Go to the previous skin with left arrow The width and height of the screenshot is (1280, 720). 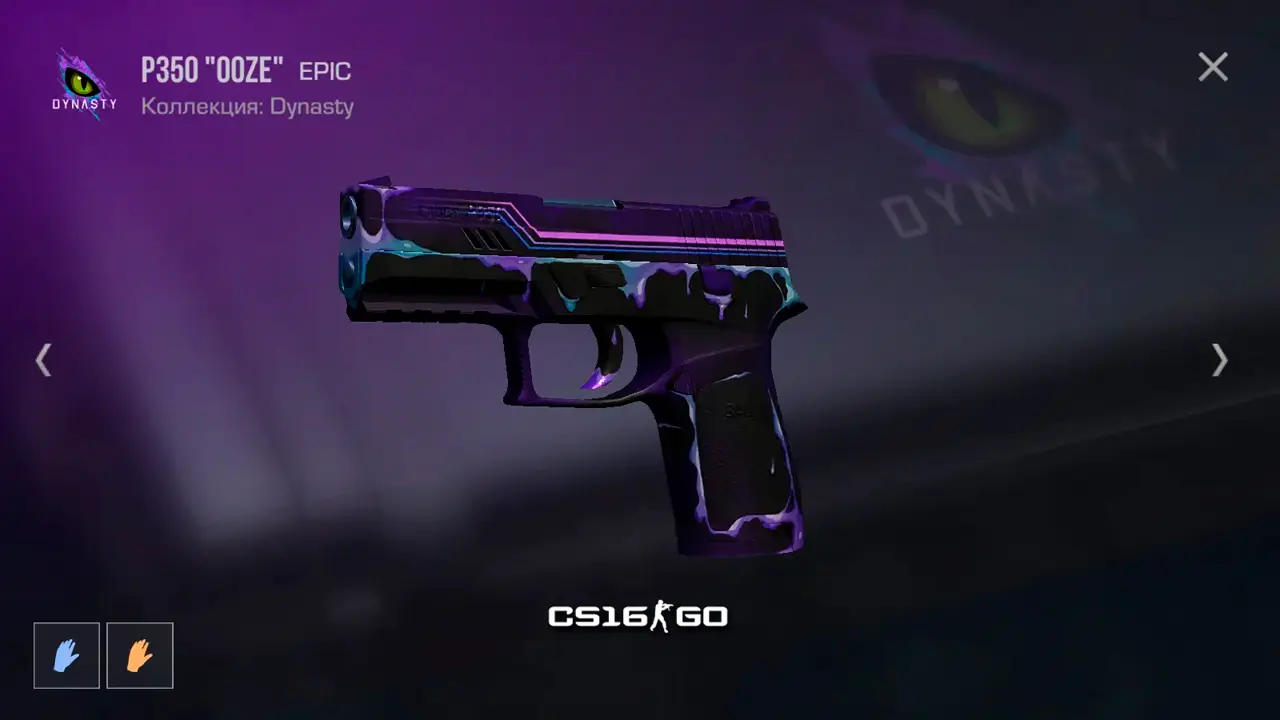[x=43, y=360]
